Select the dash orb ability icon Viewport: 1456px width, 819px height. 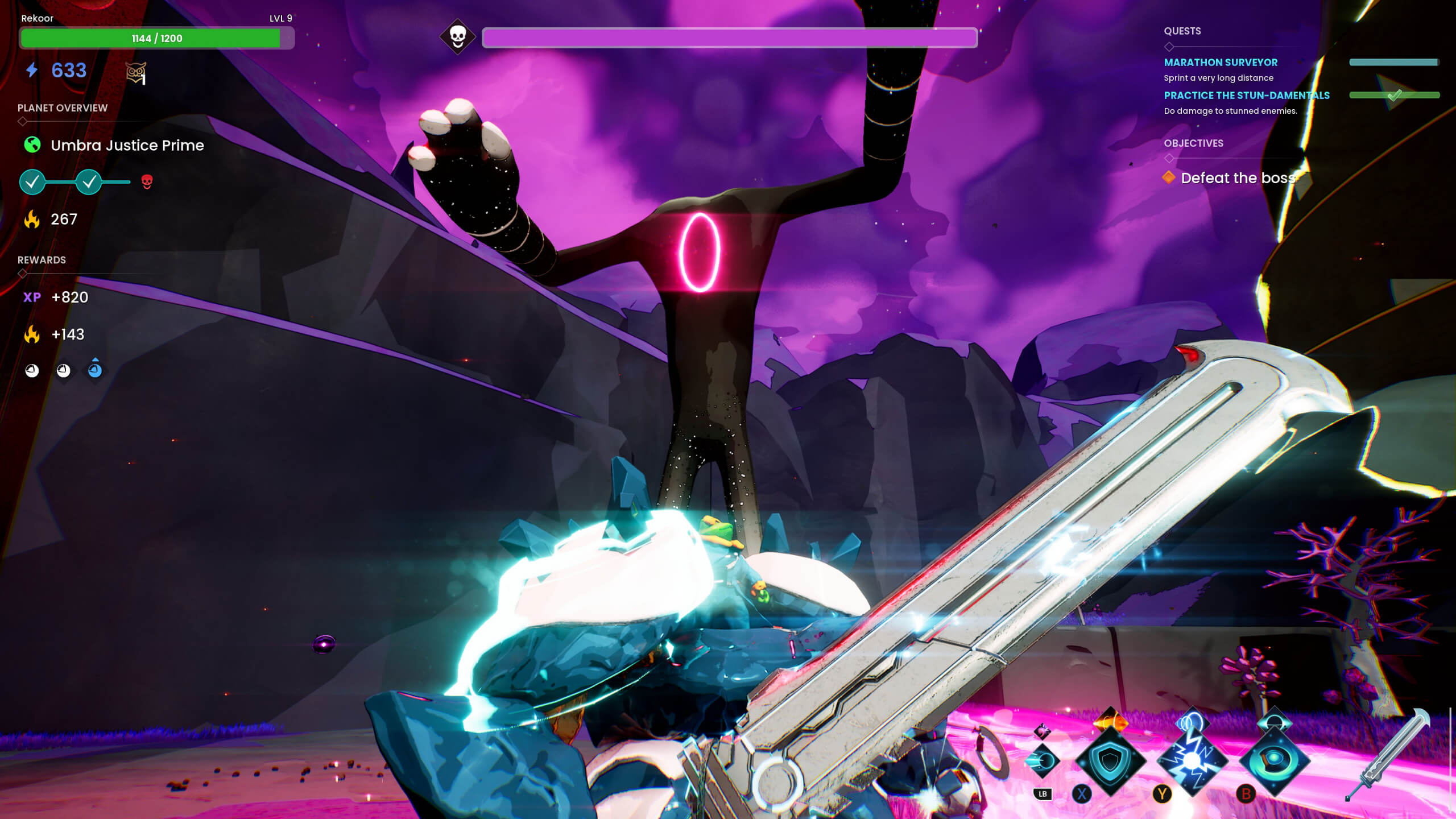1042,761
